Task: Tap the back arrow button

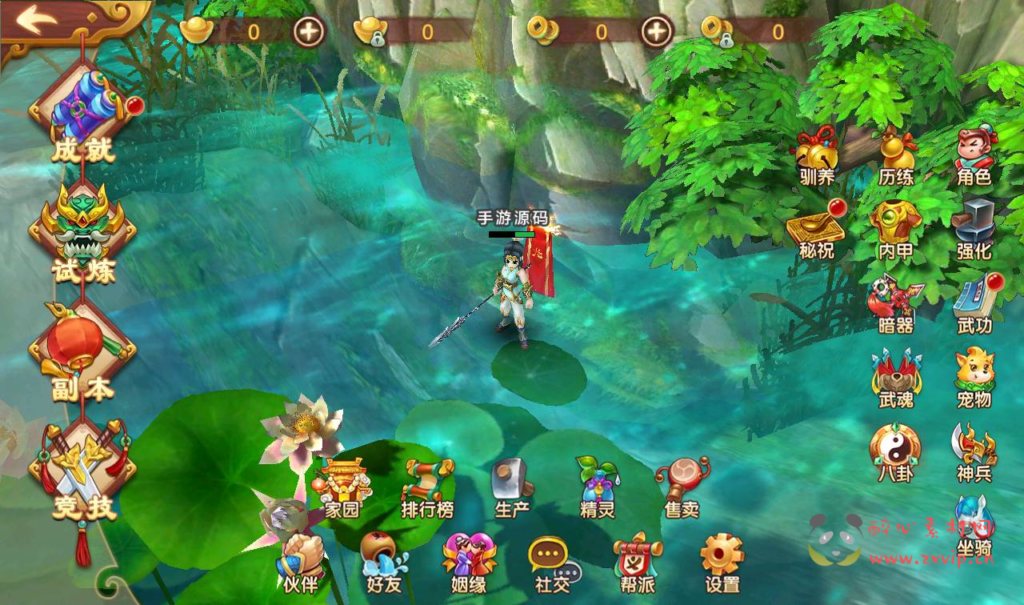Action: [x=36, y=20]
